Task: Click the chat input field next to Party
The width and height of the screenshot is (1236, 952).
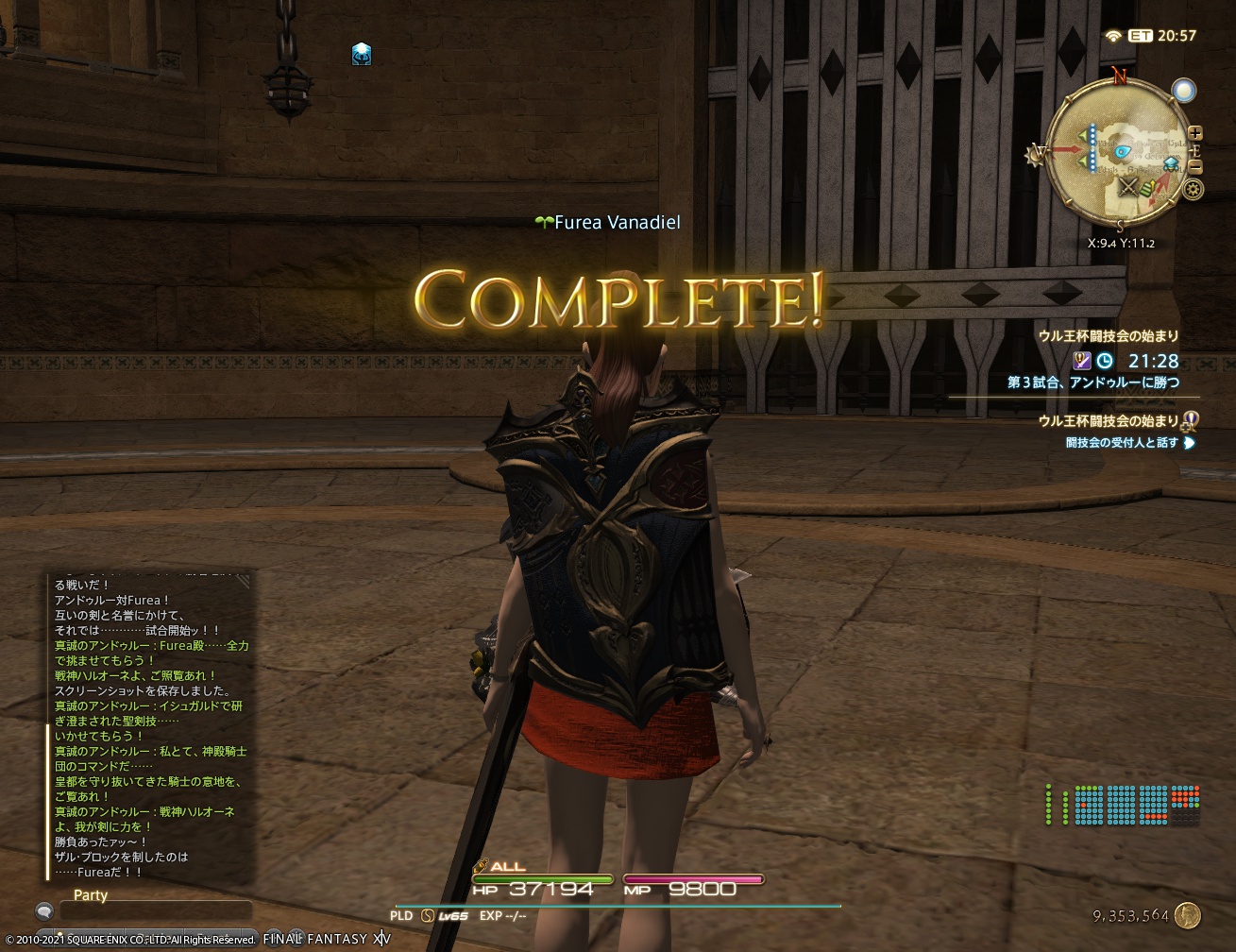Action: point(156,911)
